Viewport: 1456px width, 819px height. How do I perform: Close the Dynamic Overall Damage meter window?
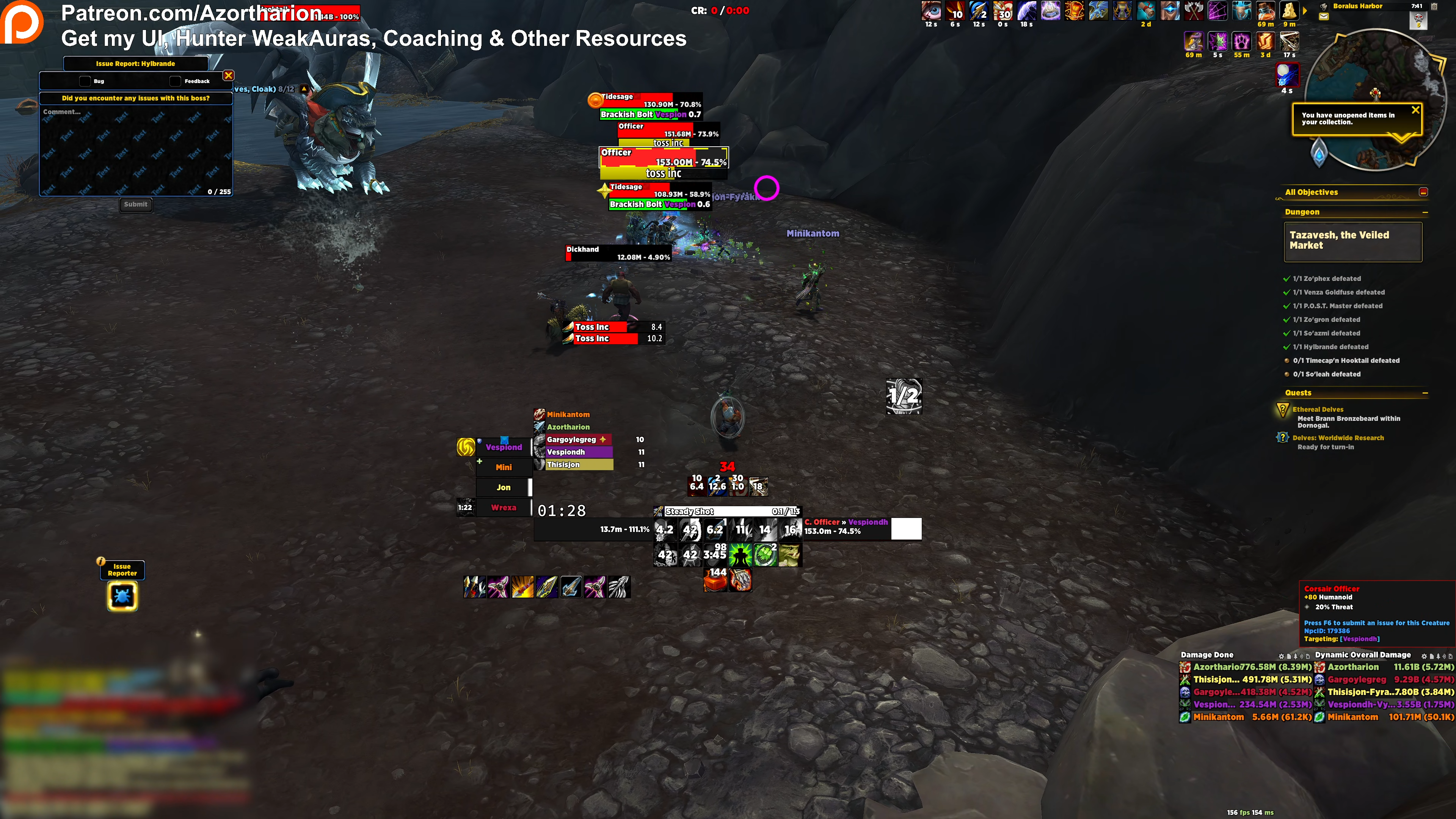pos(1450,656)
